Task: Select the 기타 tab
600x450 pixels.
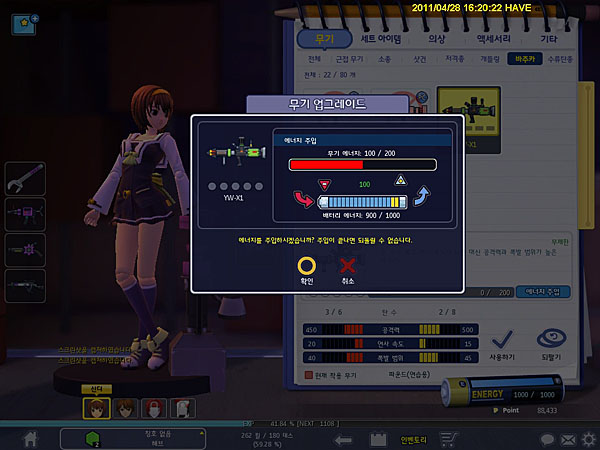Action: [549, 39]
